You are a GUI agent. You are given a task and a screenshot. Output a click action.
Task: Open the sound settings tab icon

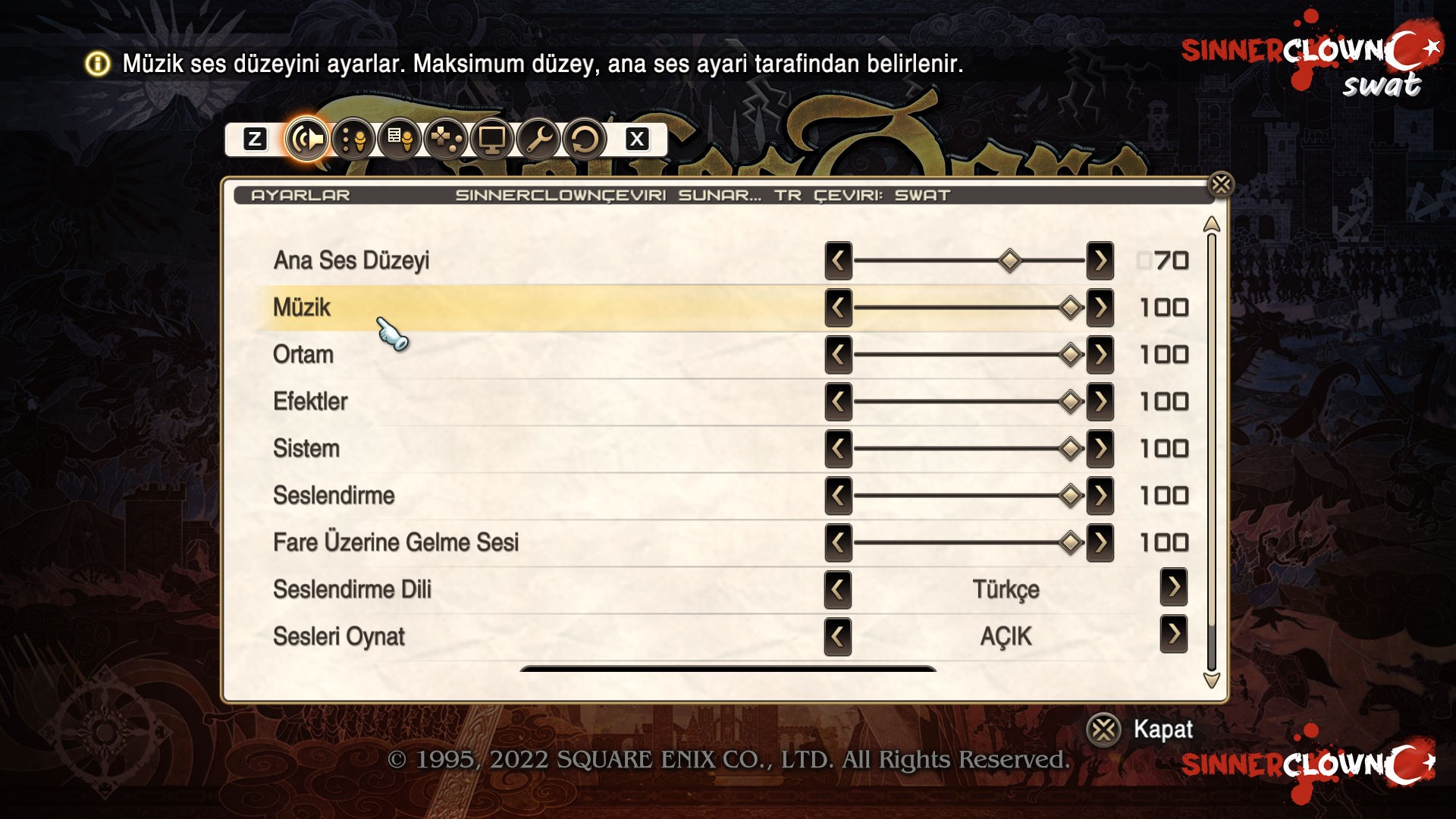[x=306, y=139]
